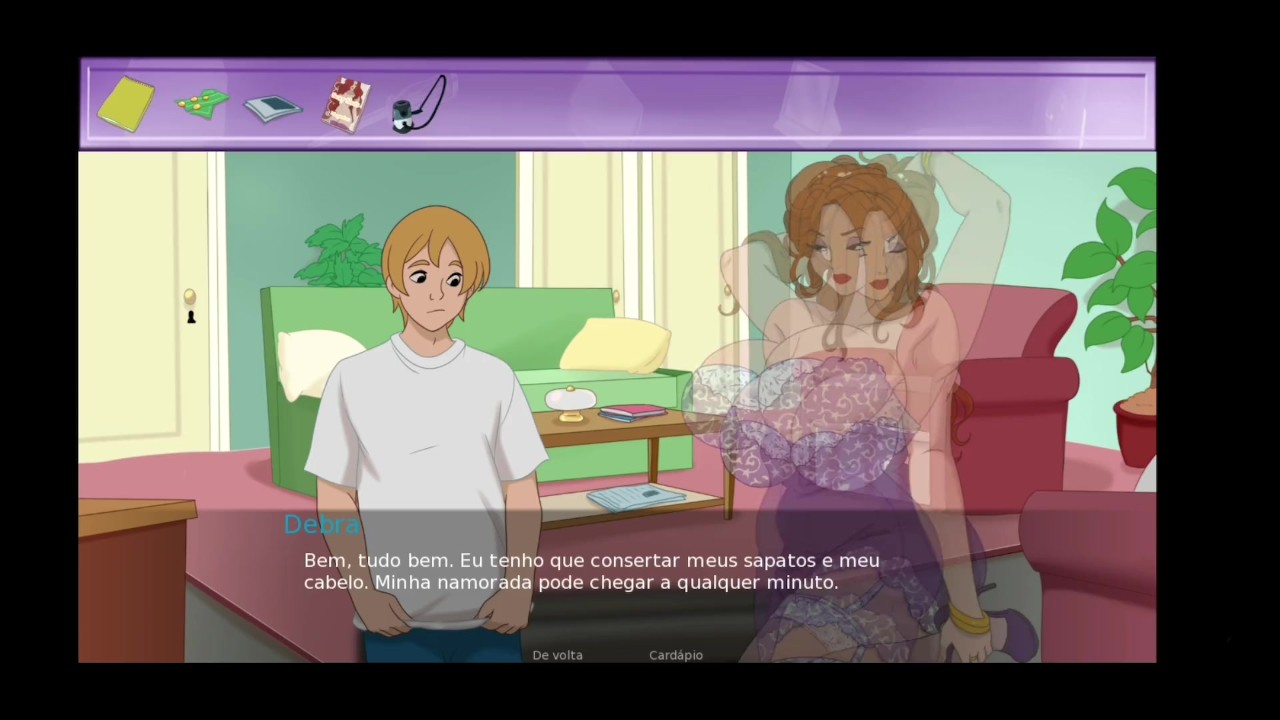Select the vacuum cleaner inventory item
1280x720 pixels.
(419, 105)
